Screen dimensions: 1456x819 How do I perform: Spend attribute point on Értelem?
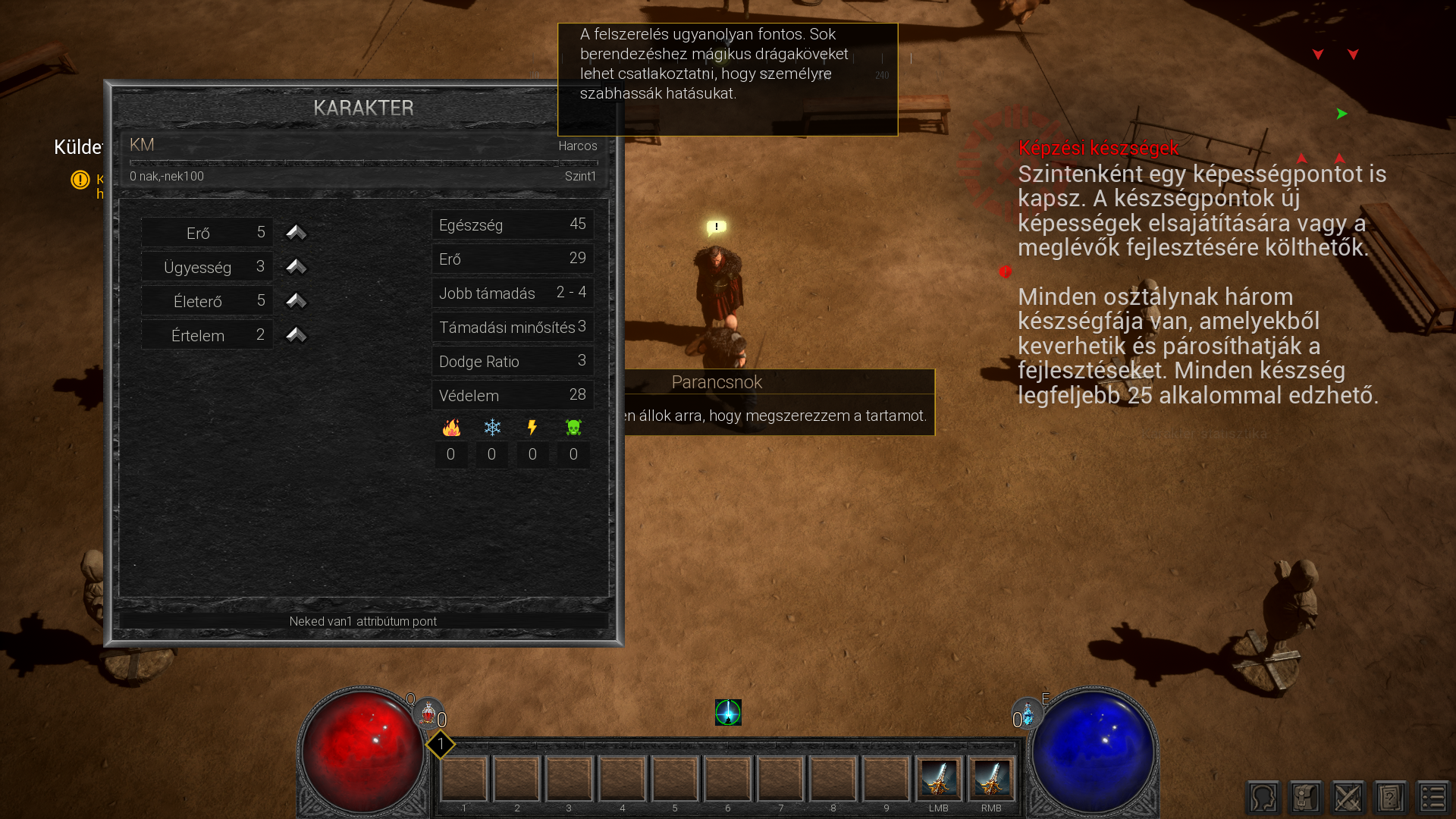click(x=296, y=334)
